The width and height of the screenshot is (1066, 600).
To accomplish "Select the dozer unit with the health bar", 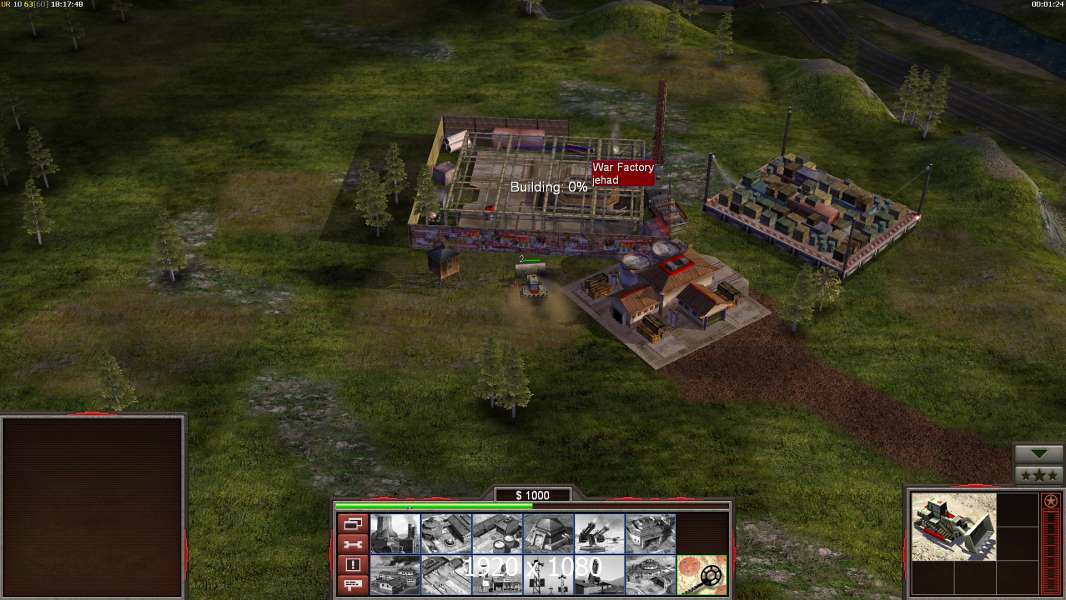I will 531,283.
